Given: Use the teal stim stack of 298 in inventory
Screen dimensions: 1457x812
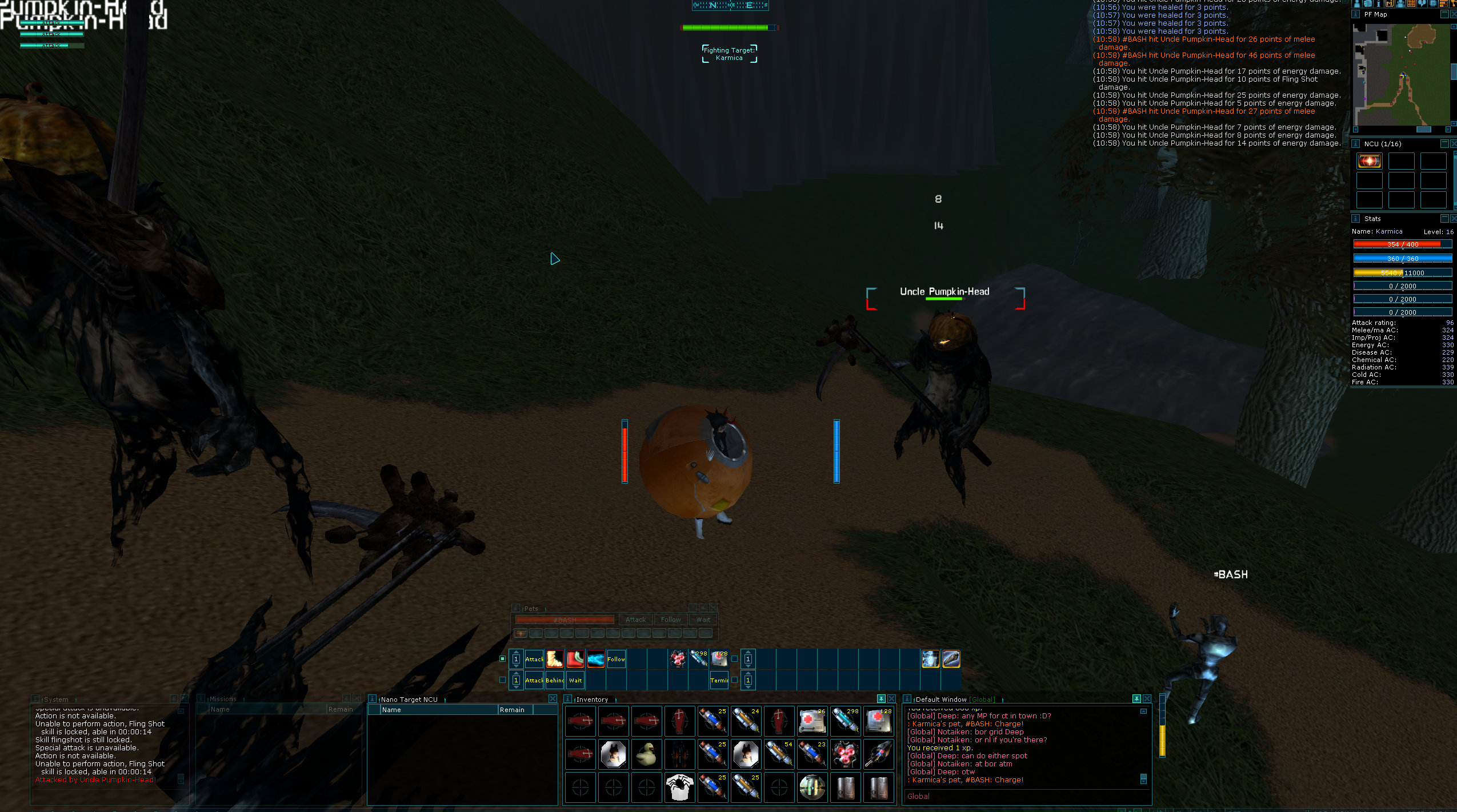Looking at the screenshot, I should coord(845,721).
